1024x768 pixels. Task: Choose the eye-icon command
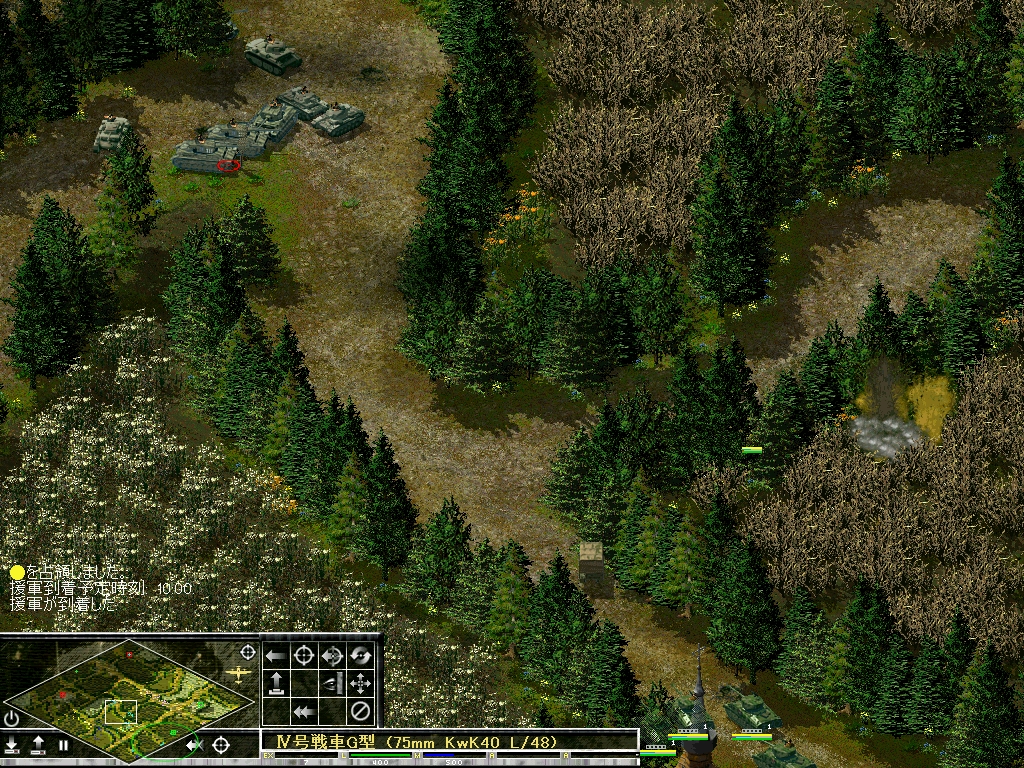tap(332, 684)
